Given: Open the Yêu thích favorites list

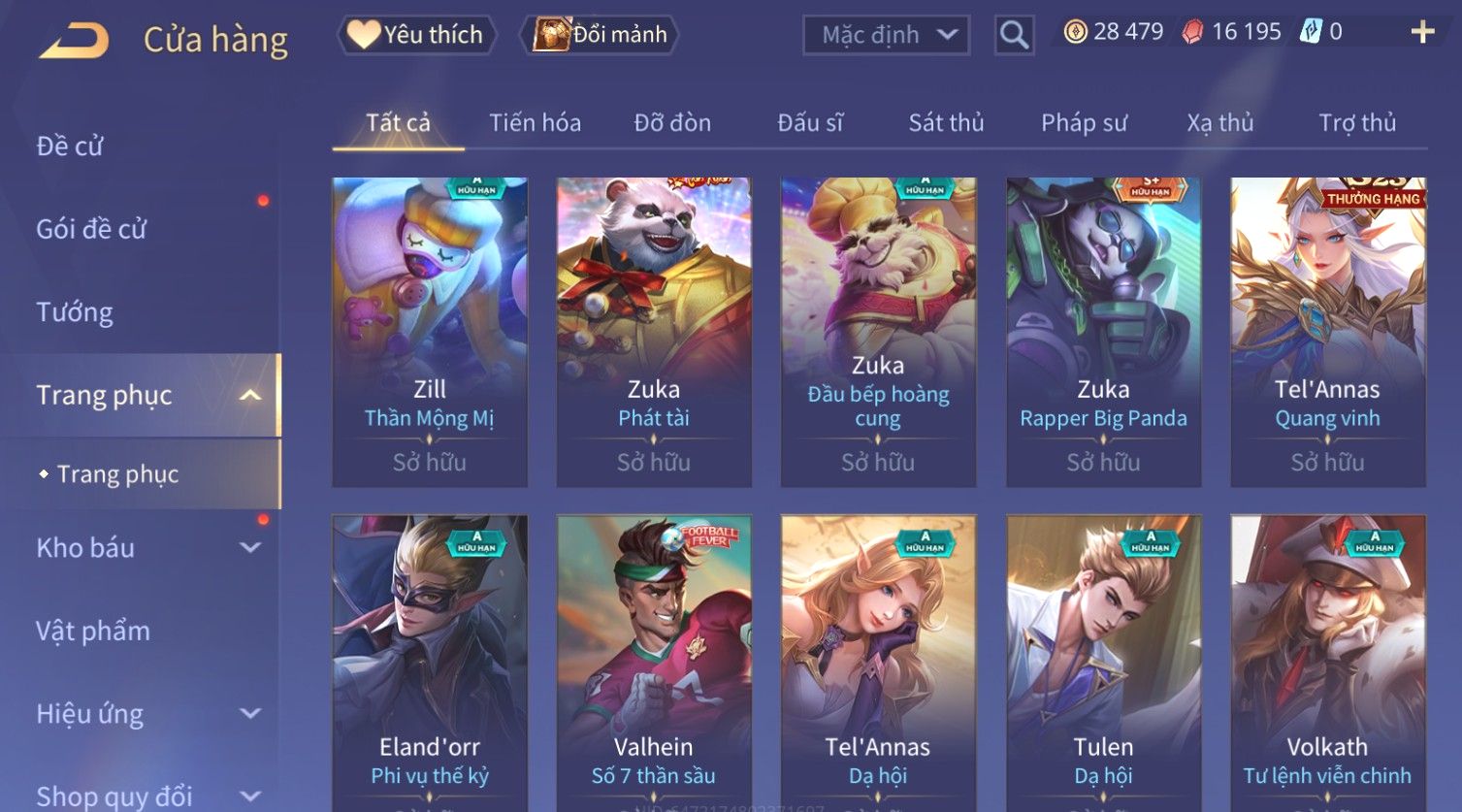Looking at the screenshot, I should point(417,35).
